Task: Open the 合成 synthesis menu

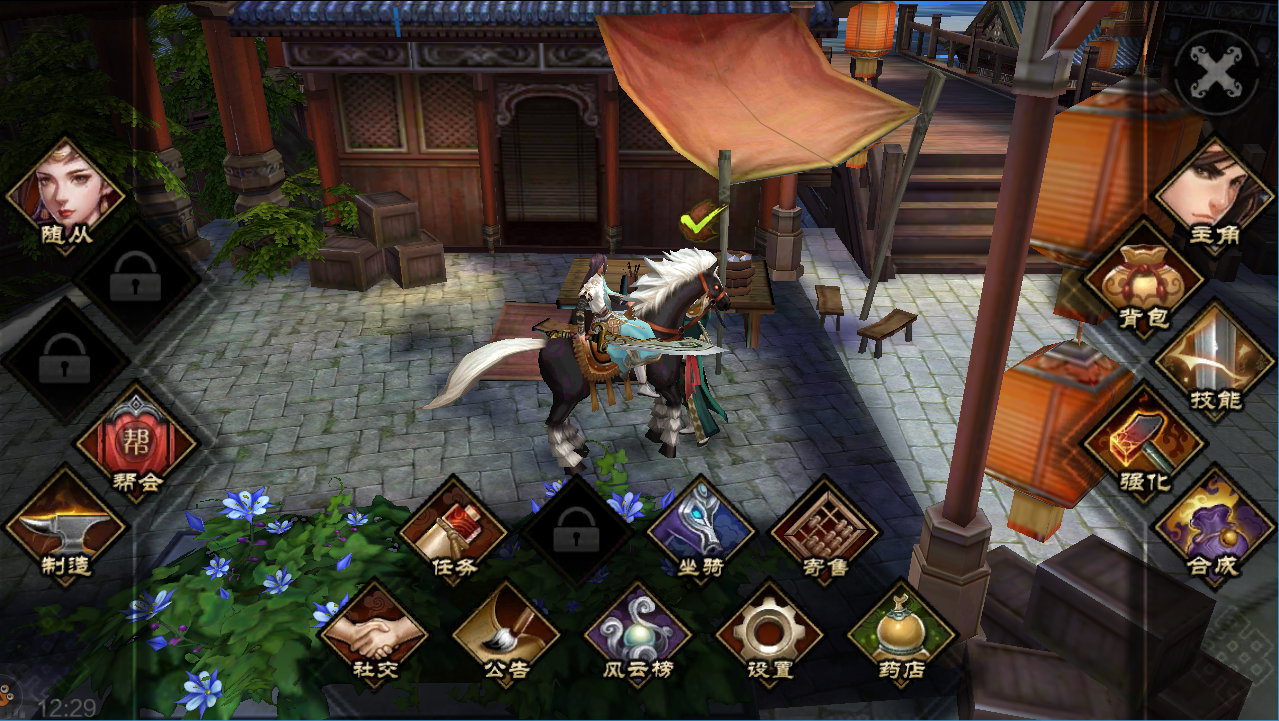Action: (1213, 524)
